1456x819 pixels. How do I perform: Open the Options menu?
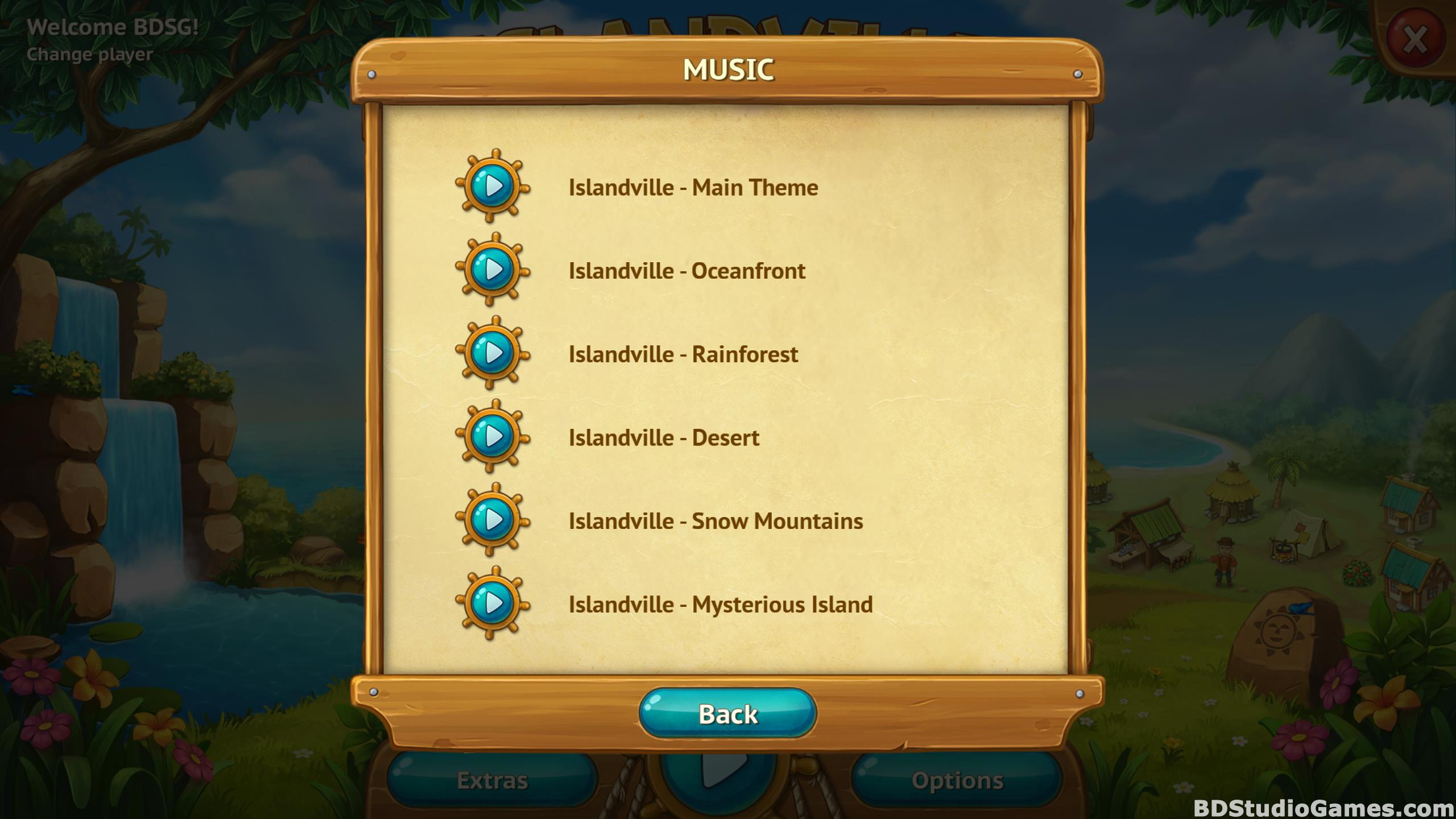957,780
